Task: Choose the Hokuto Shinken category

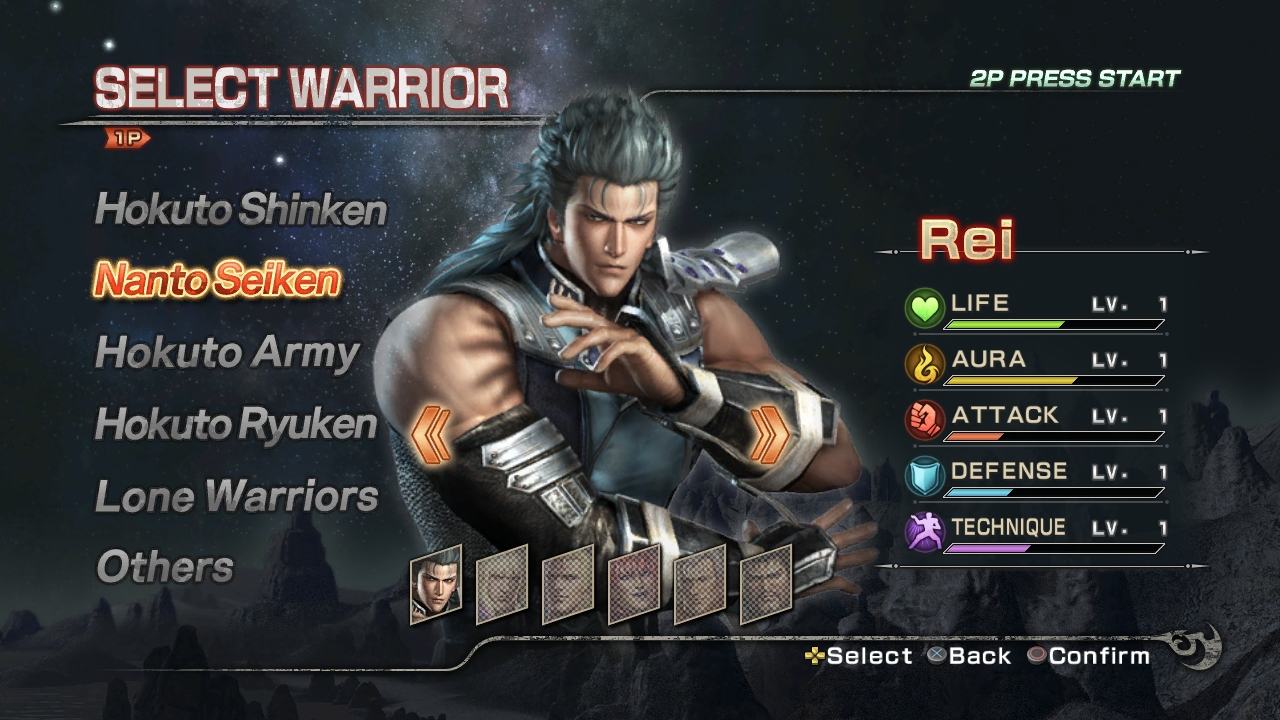Action: pyautogui.click(x=240, y=210)
